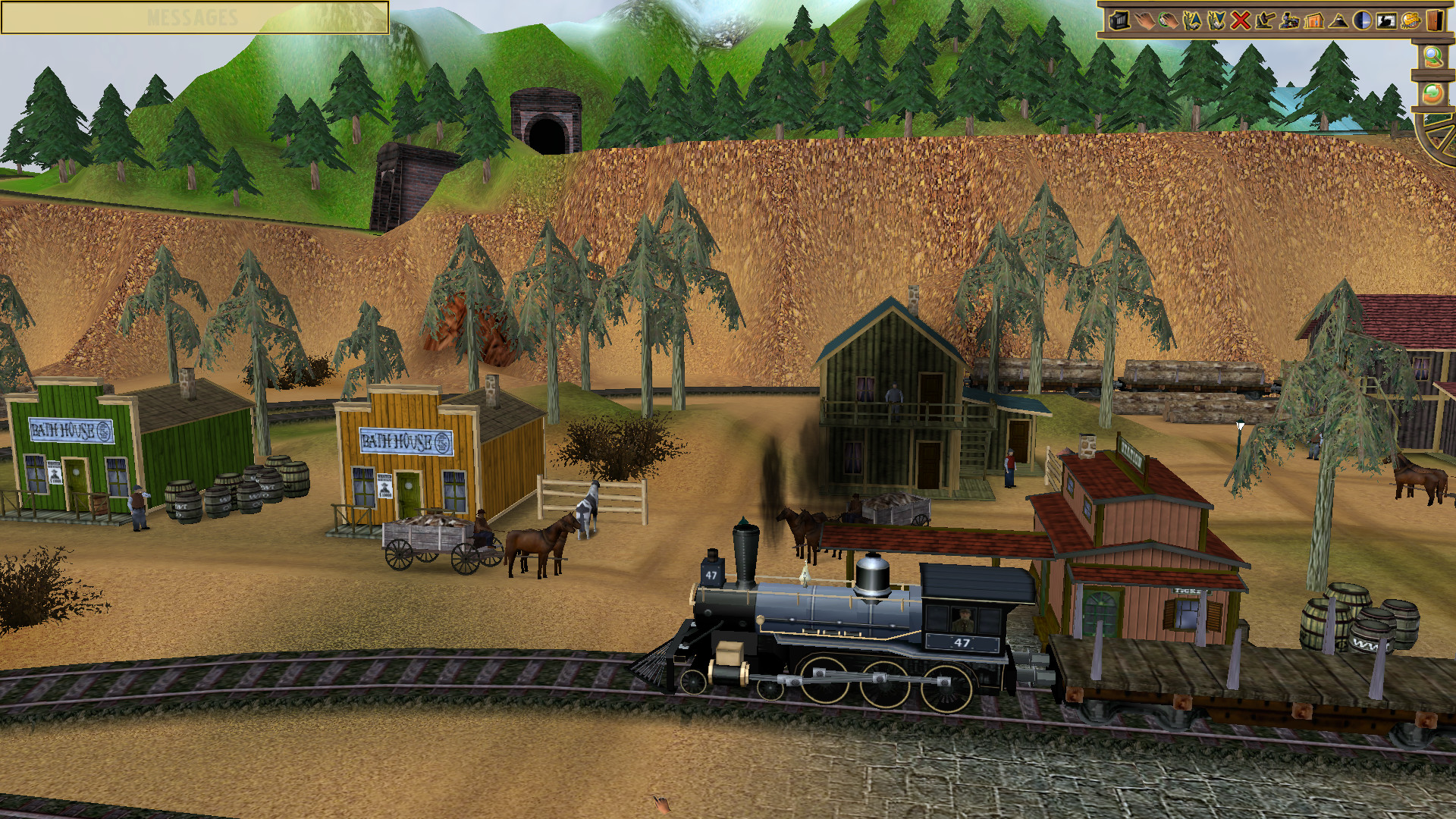This screenshot has height=819, width=1456.
Task: Click the mountain terrain icon
Action: pyautogui.click(x=1338, y=23)
